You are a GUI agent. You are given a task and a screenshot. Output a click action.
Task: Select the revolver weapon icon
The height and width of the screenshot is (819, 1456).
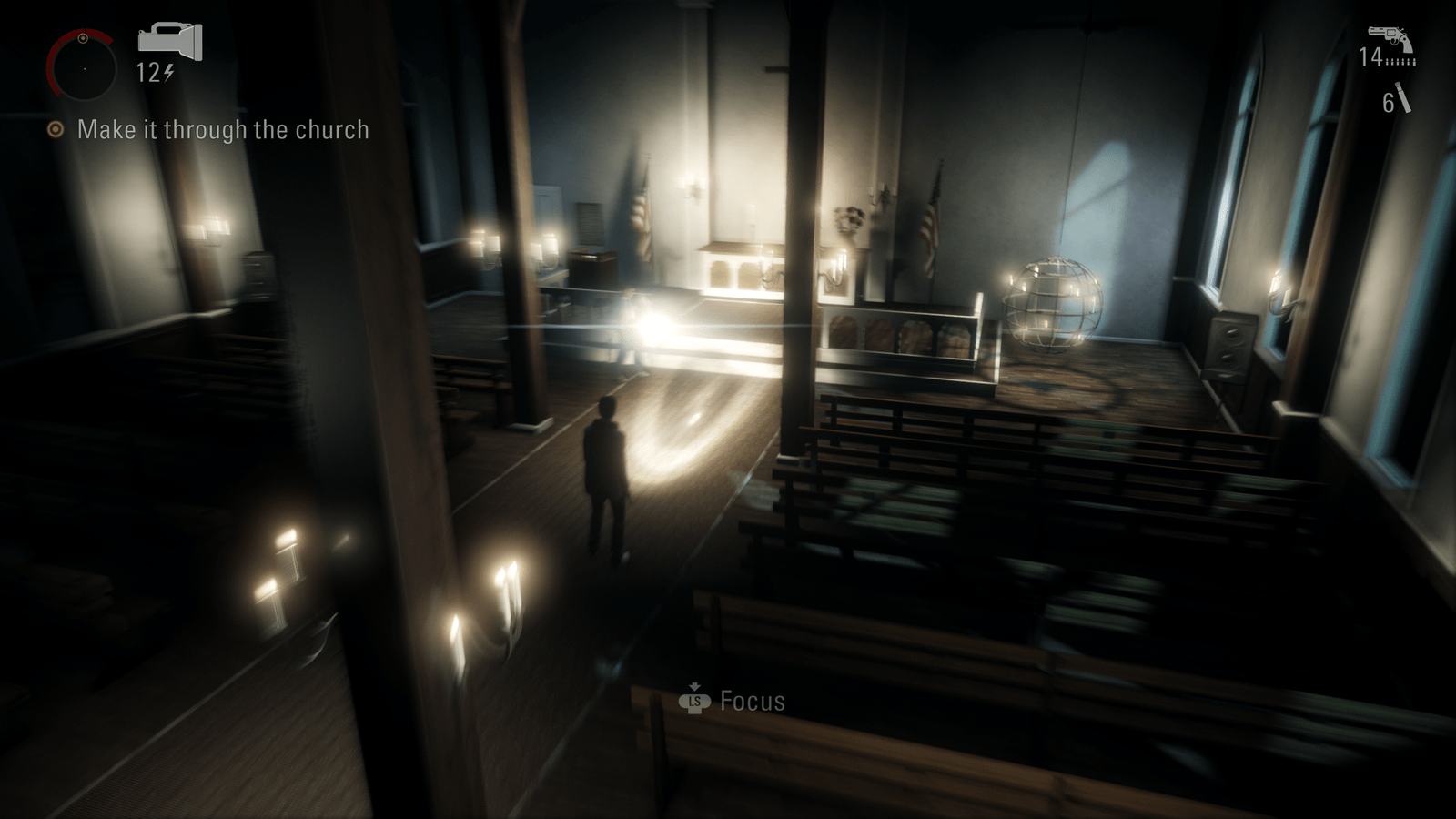pyautogui.click(x=1390, y=39)
